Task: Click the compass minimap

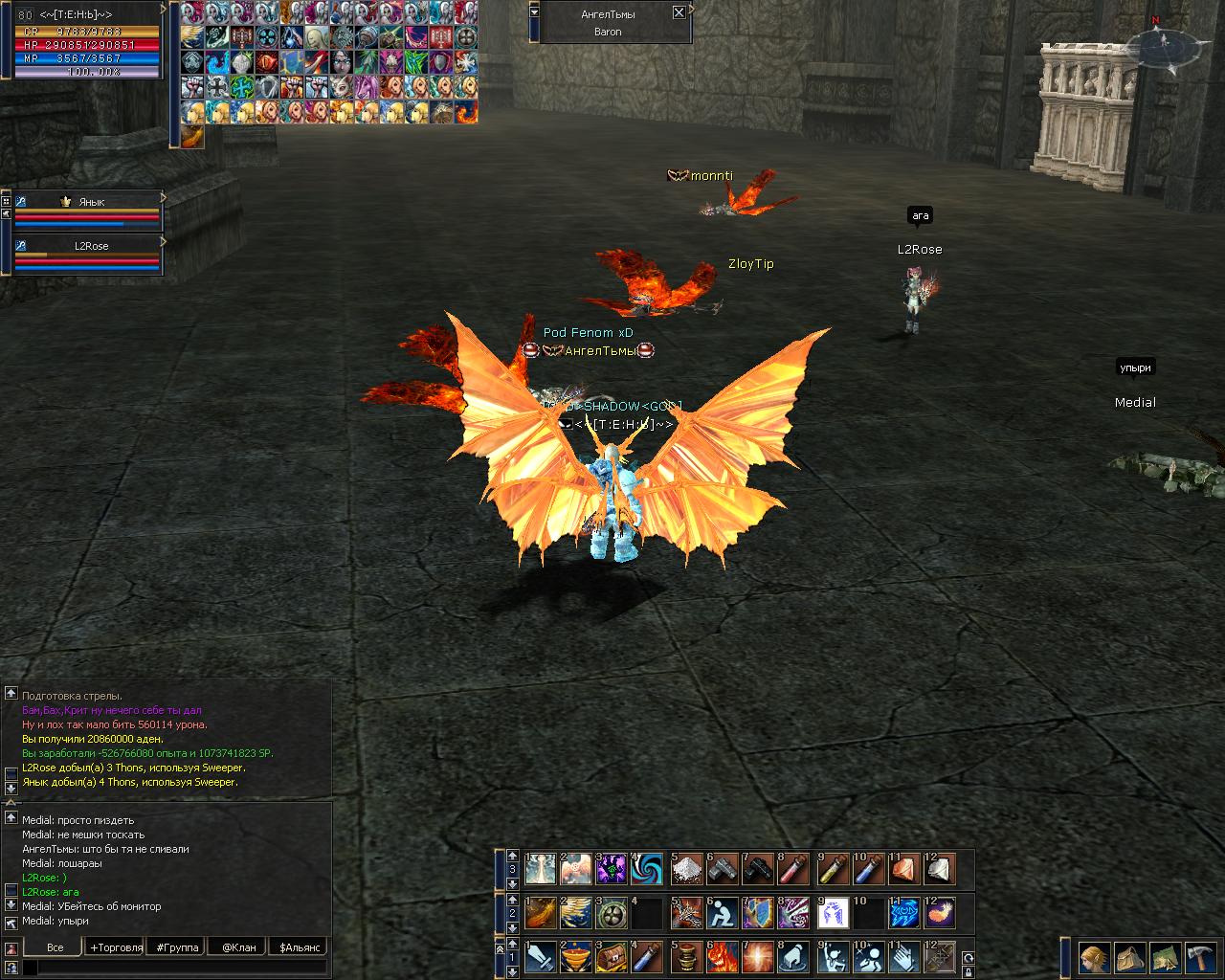Action: coord(1164,44)
